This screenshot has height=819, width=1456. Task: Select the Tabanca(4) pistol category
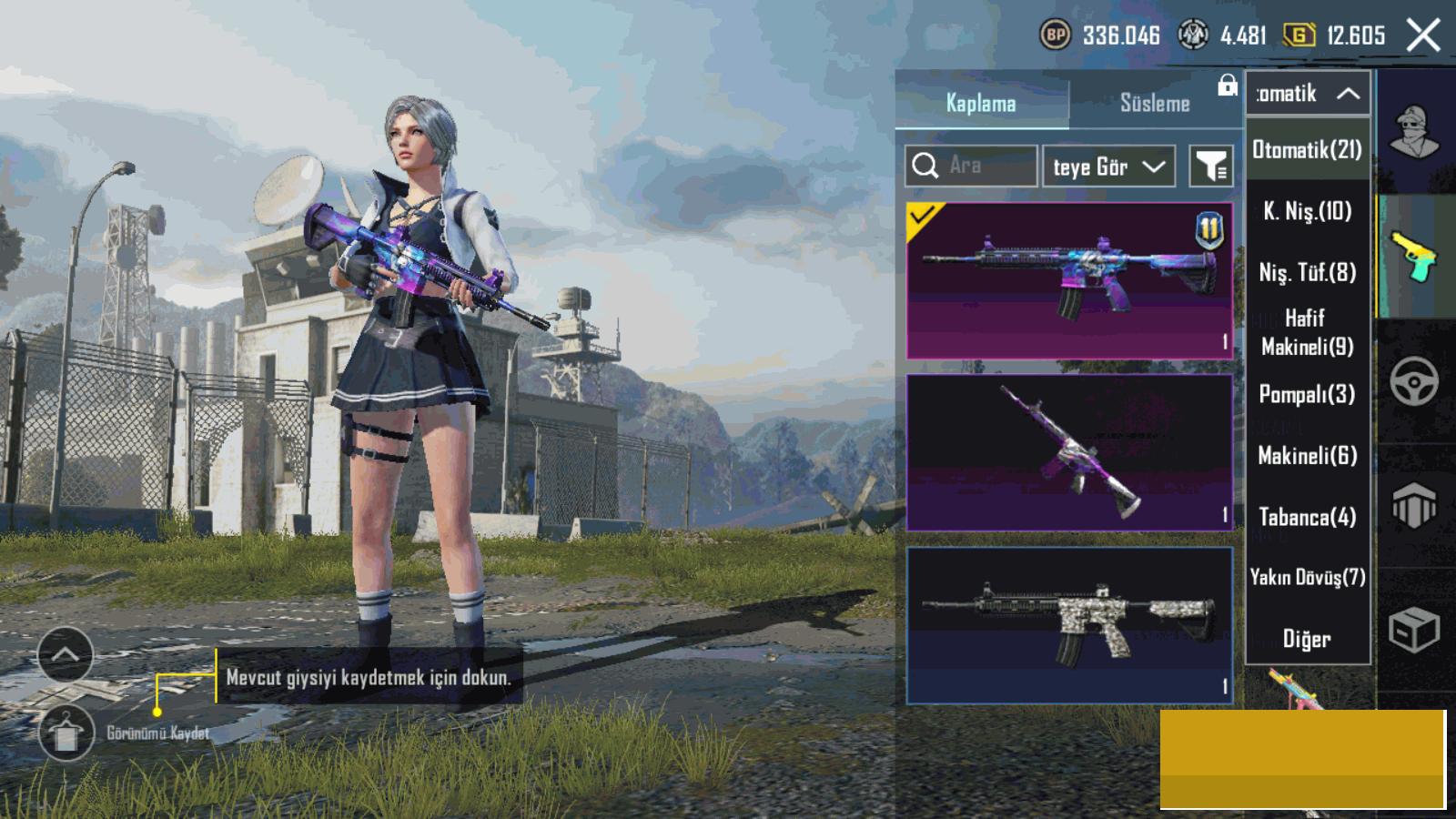(1308, 517)
